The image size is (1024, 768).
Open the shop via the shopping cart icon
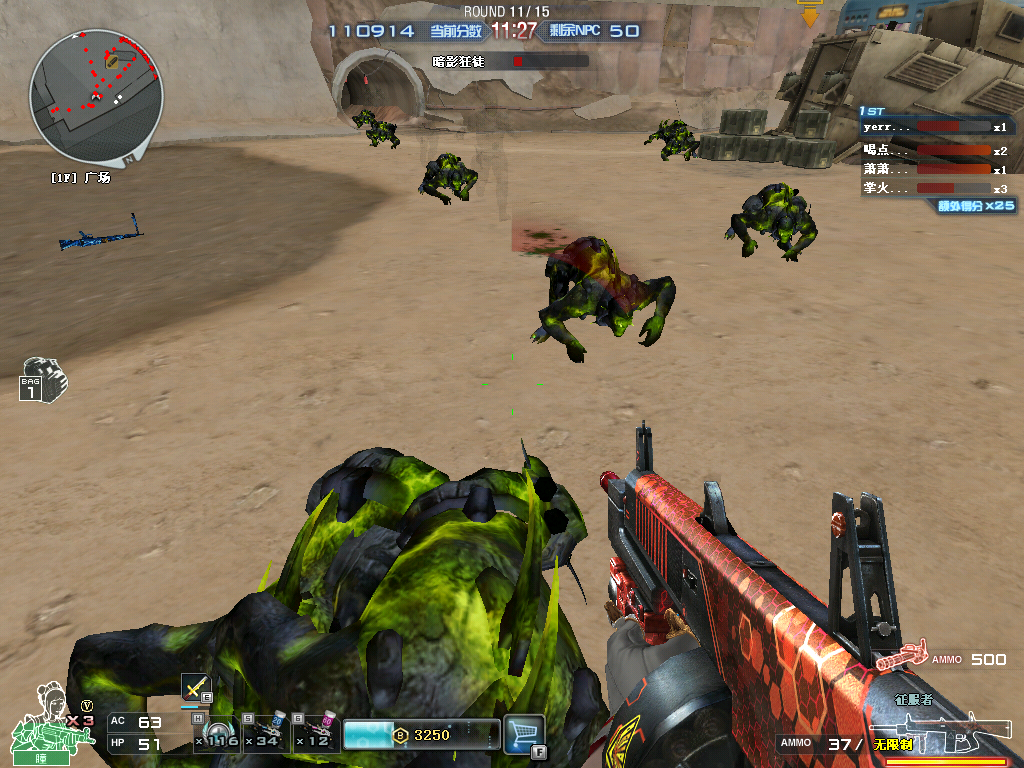click(x=524, y=733)
